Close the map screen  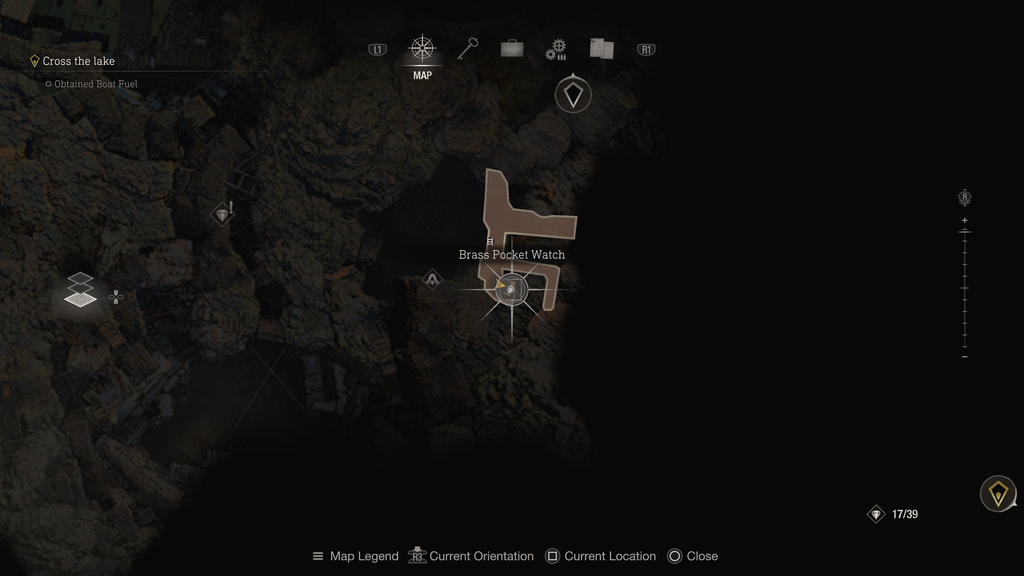tap(692, 556)
